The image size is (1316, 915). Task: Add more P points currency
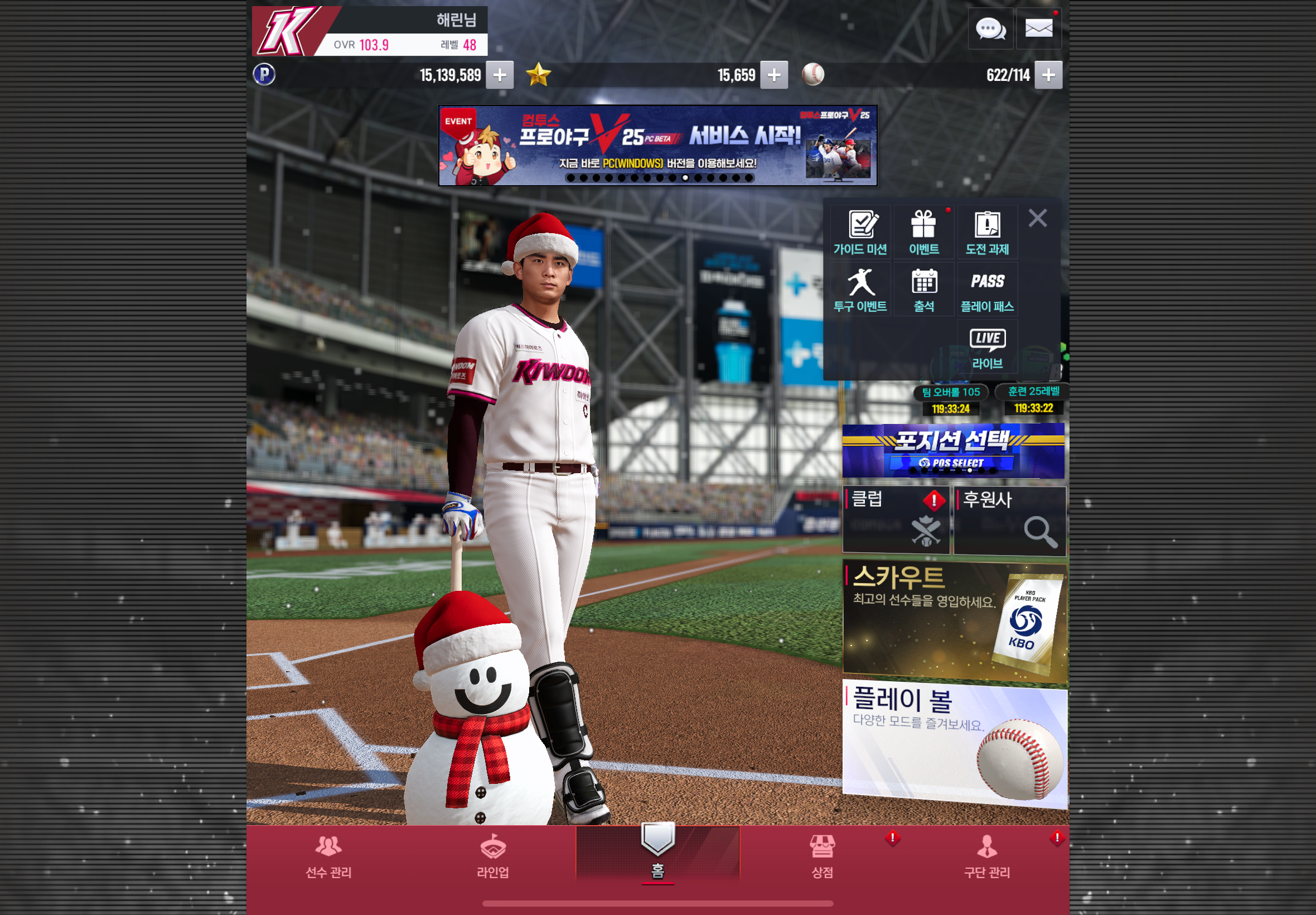(499, 75)
